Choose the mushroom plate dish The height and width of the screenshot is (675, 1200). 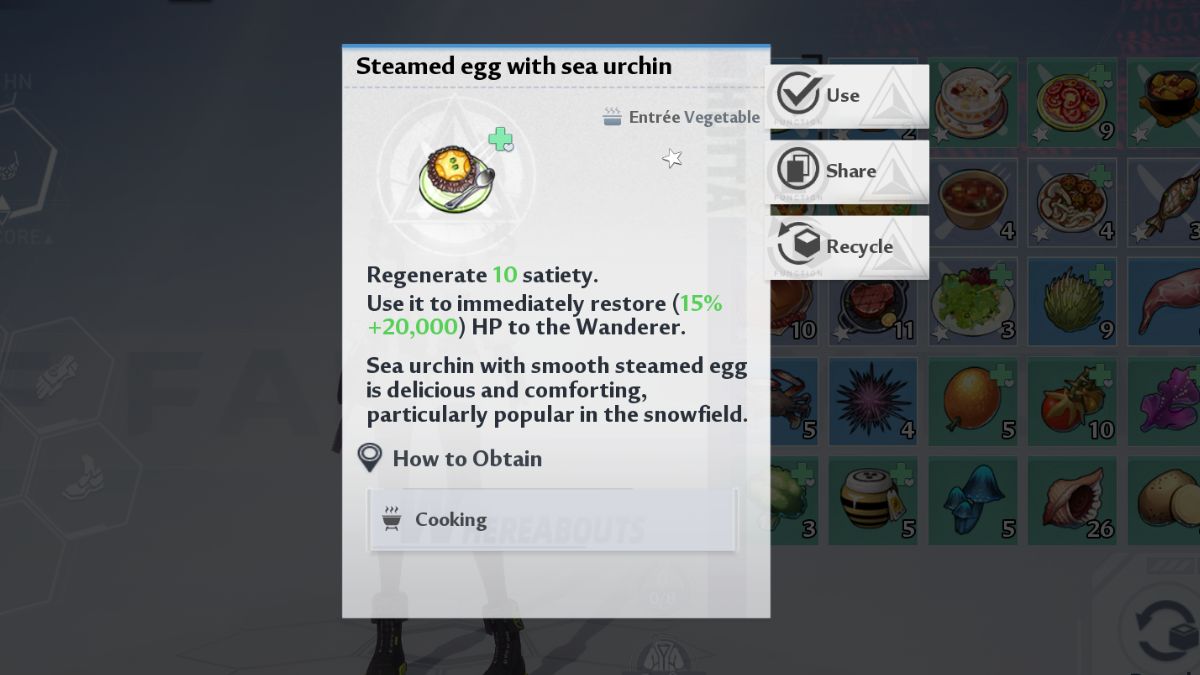tap(1072, 201)
